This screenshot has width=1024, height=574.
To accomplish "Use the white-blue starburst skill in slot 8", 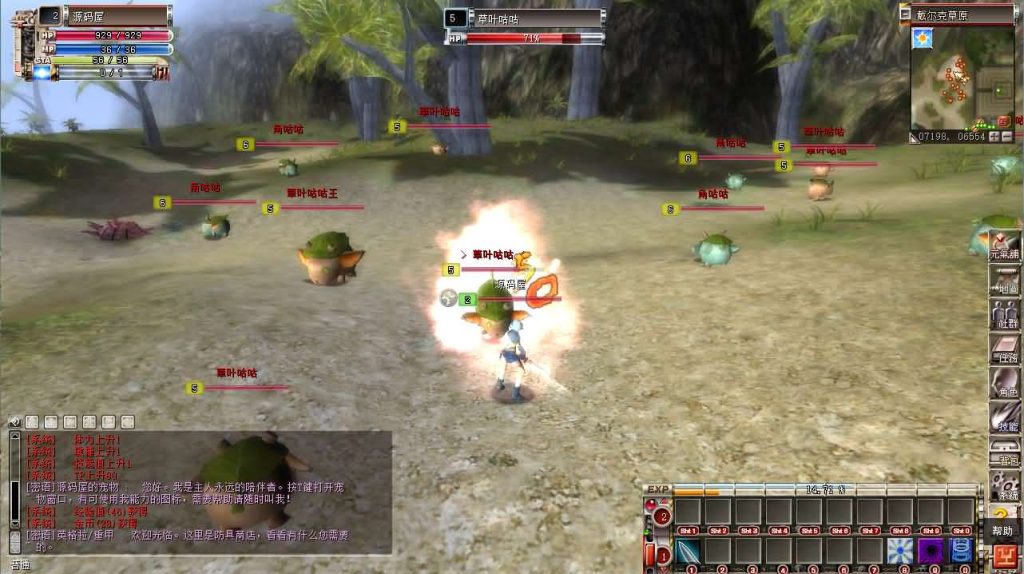I will coord(900,551).
